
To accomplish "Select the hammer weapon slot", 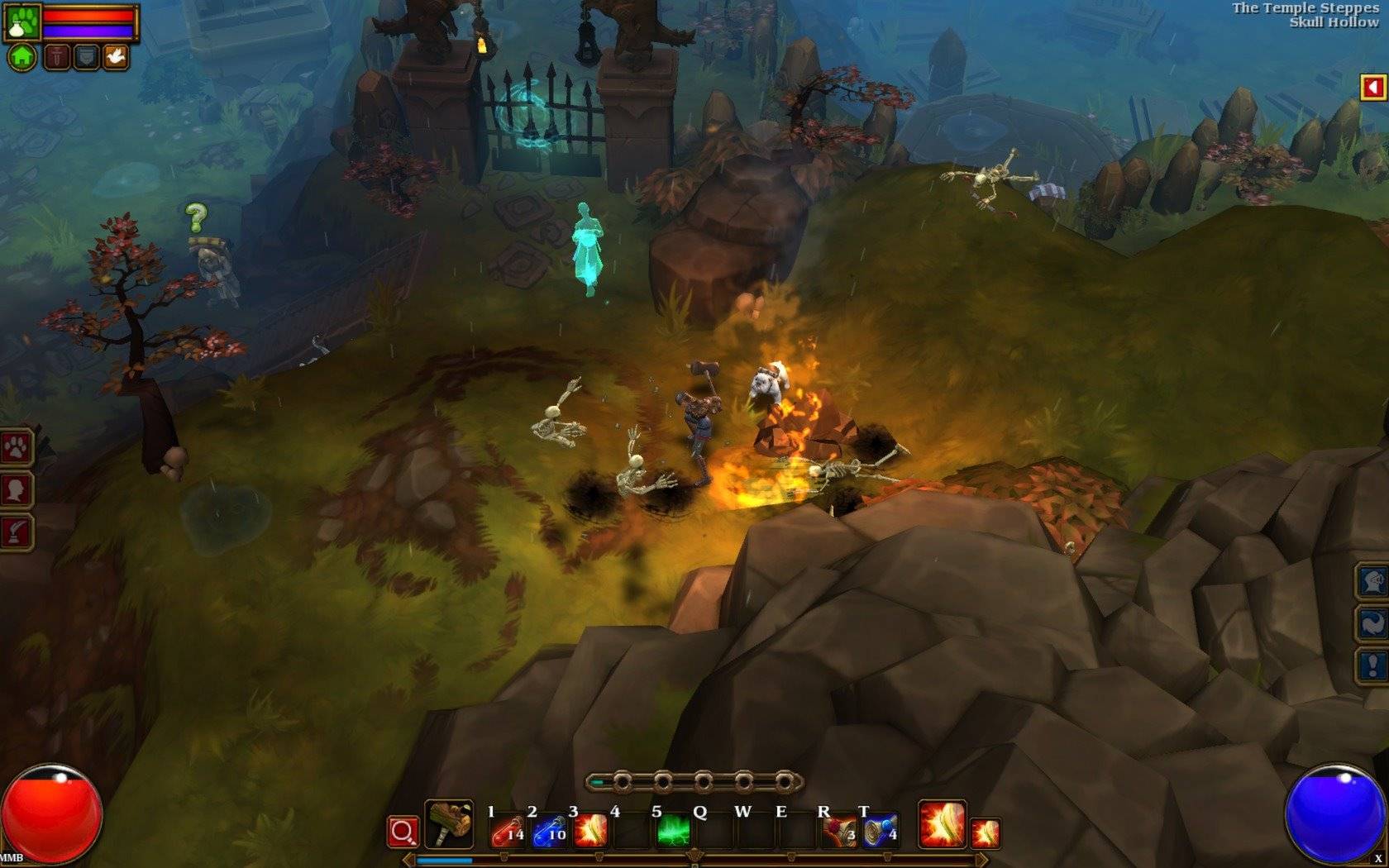I will [x=449, y=824].
